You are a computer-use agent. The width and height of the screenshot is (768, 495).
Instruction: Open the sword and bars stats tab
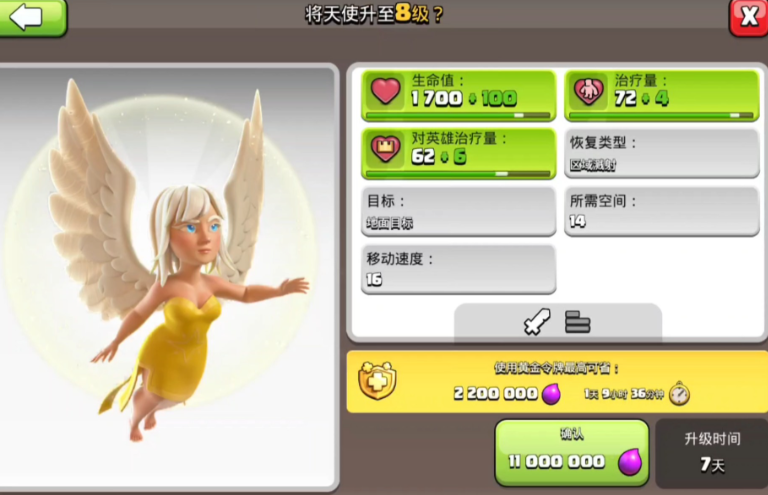click(557, 322)
